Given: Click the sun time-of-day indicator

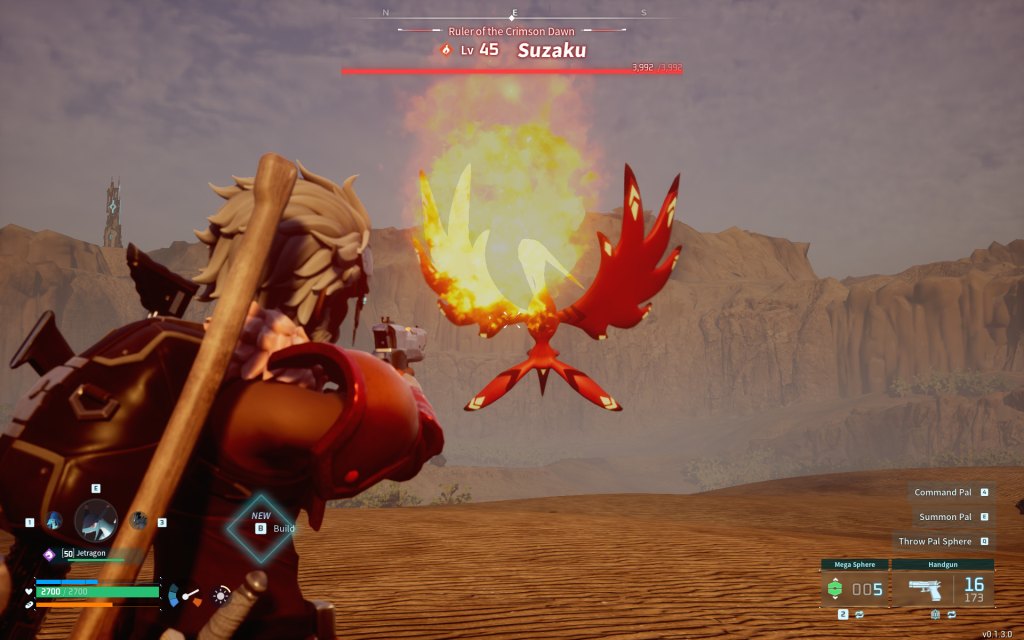Looking at the screenshot, I should [221, 595].
